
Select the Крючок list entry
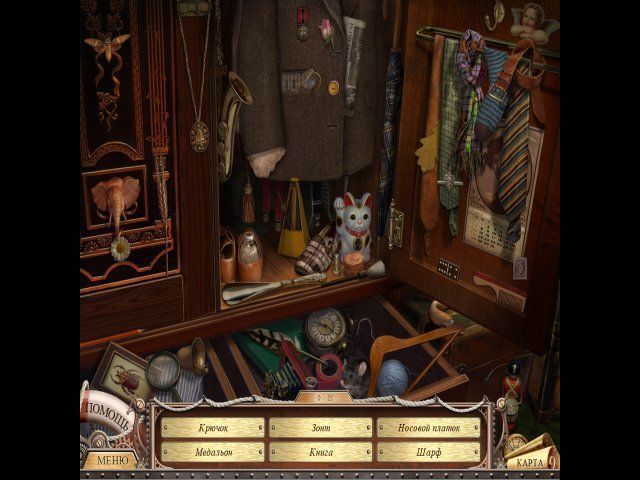(212, 428)
